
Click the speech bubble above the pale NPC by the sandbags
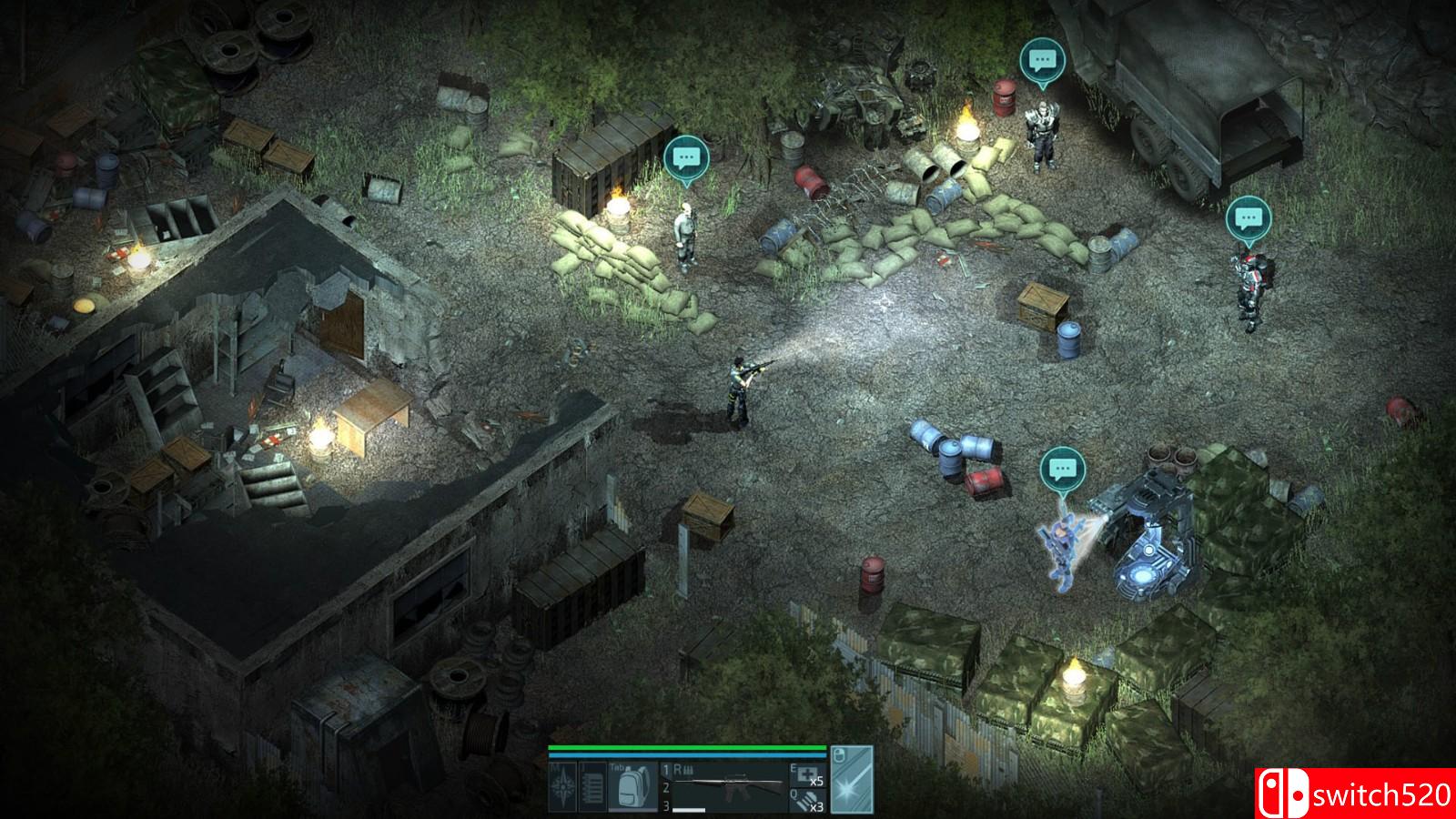(685, 158)
